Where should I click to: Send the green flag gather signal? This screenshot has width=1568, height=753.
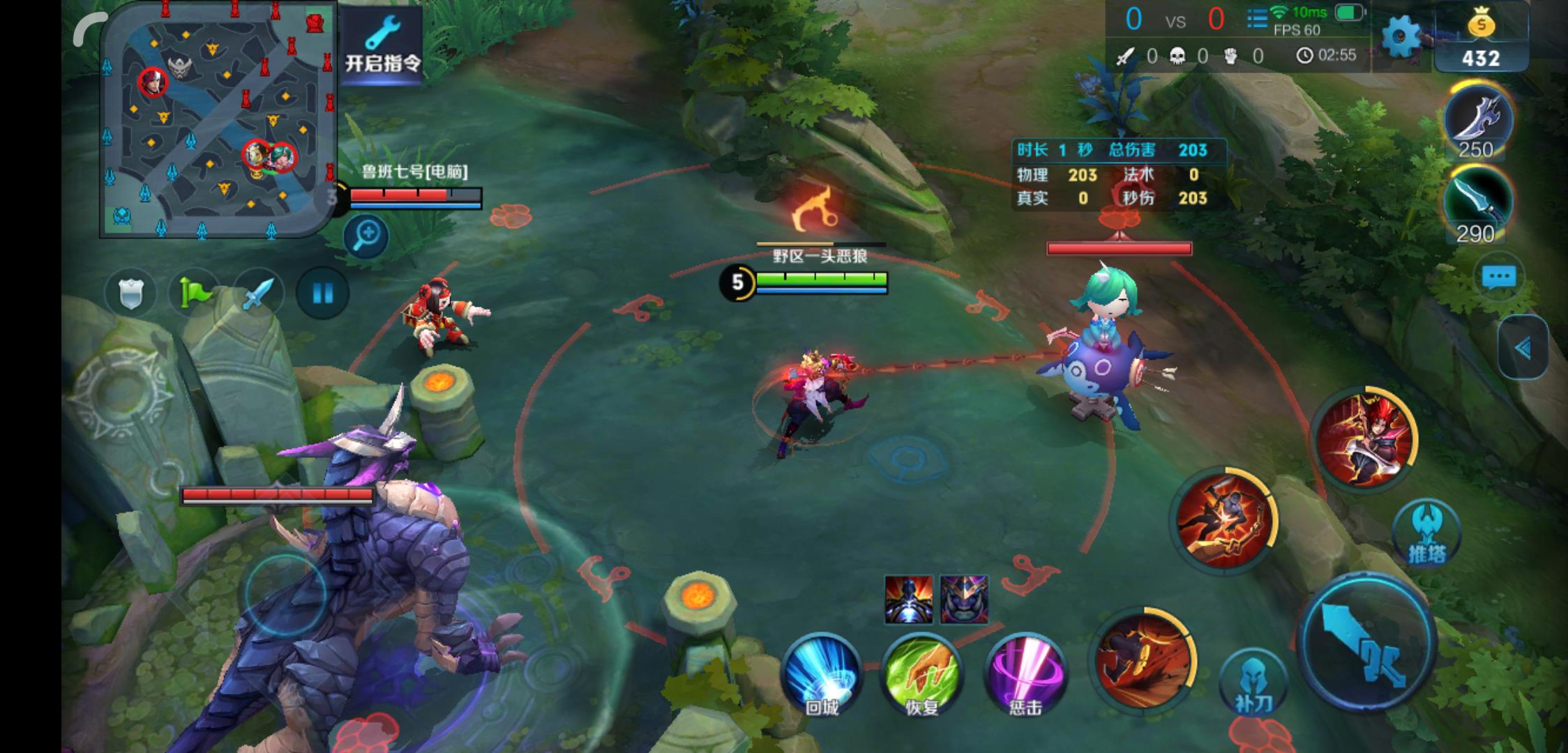click(193, 293)
